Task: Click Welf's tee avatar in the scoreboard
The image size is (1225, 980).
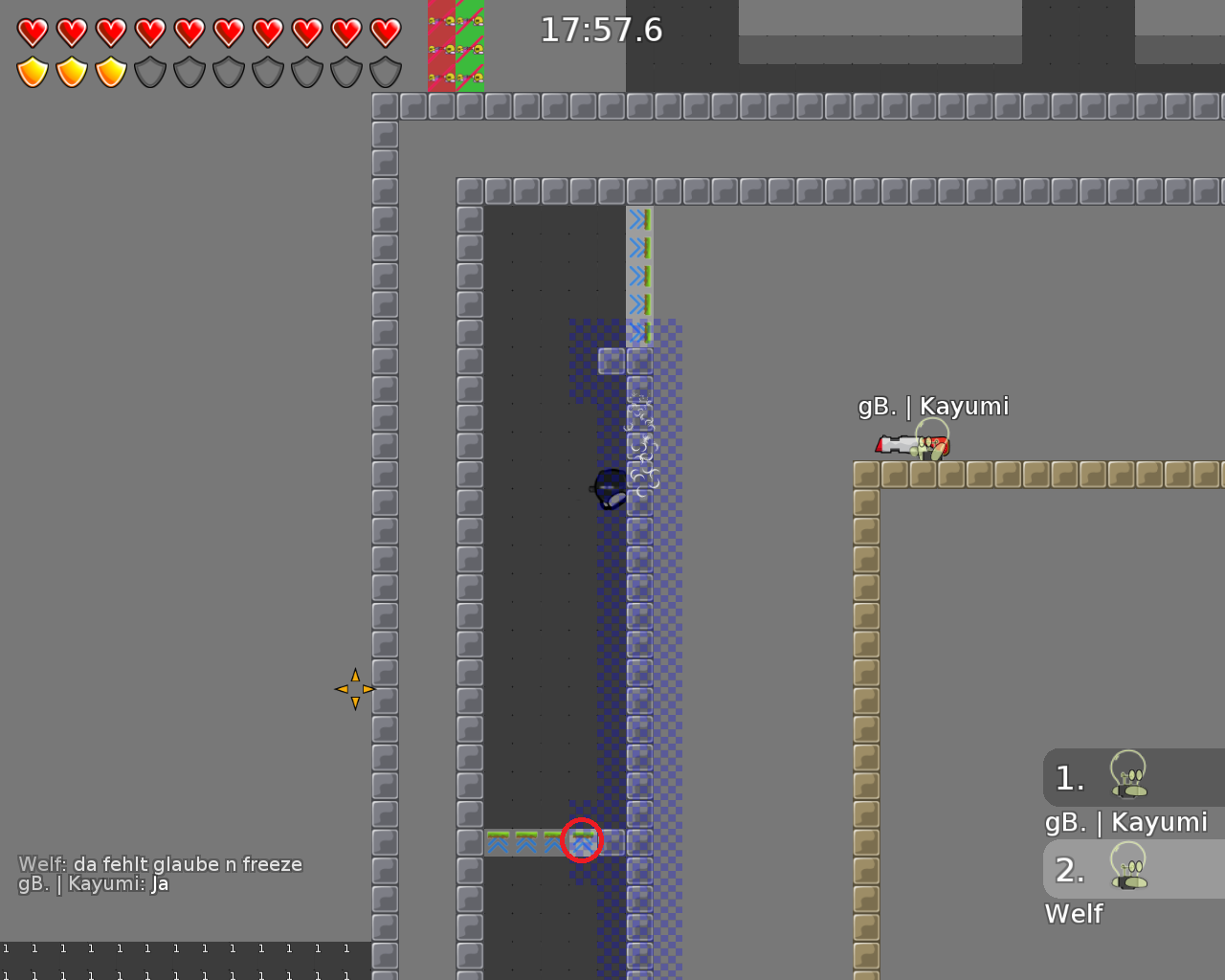Action: pos(1129,867)
